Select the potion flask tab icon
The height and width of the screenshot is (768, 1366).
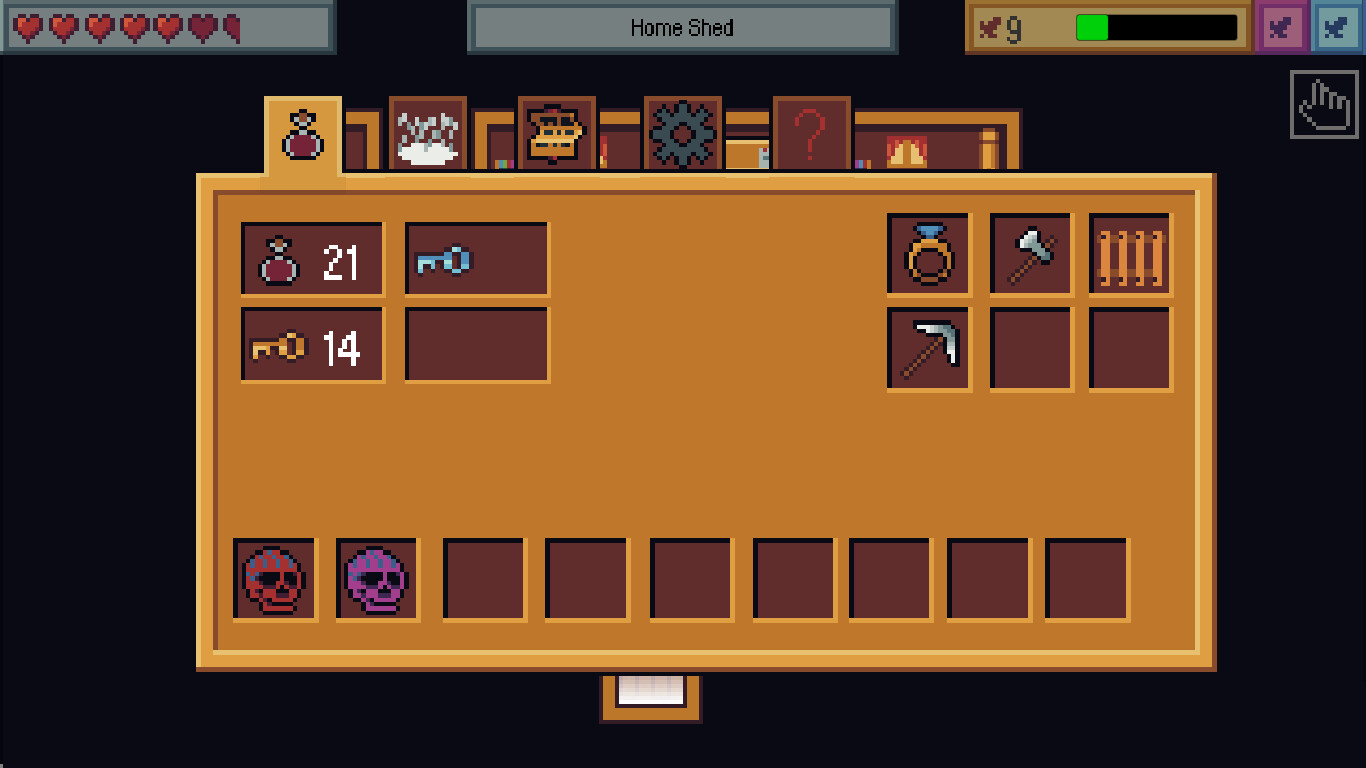point(303,135)
